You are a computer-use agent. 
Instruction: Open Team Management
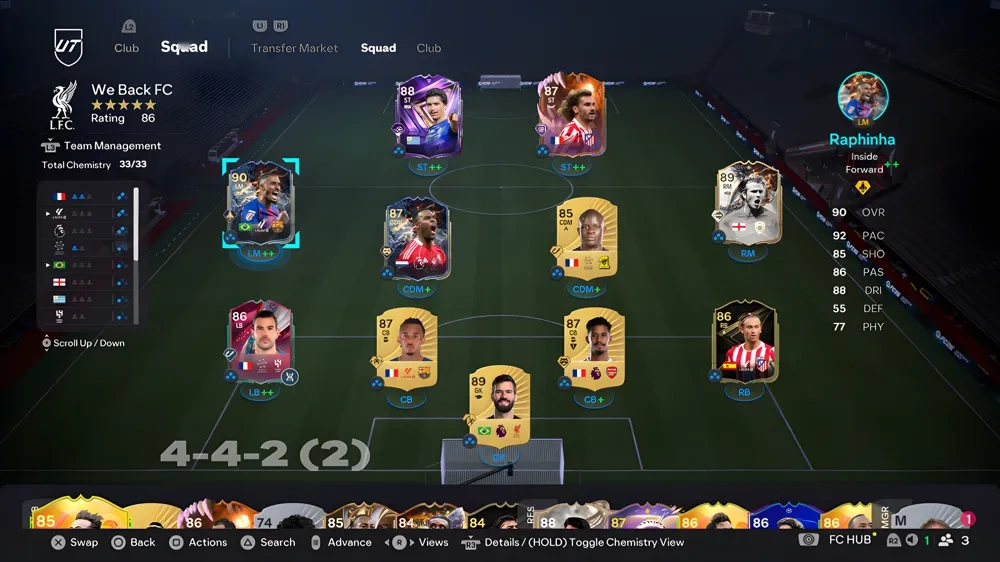(x=112, y=146)
